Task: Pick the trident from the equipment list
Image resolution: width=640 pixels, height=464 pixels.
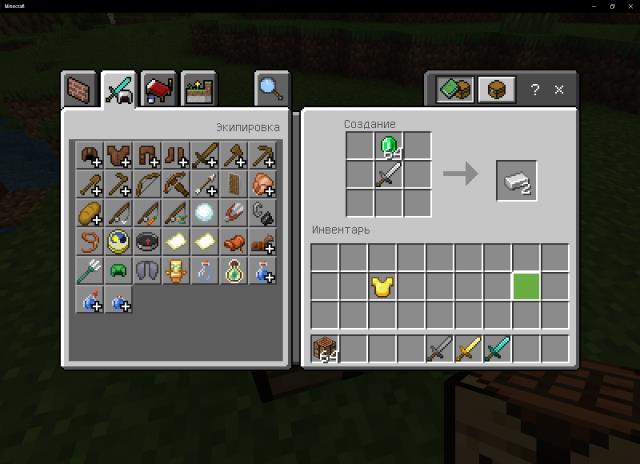Action: (89, 270)
